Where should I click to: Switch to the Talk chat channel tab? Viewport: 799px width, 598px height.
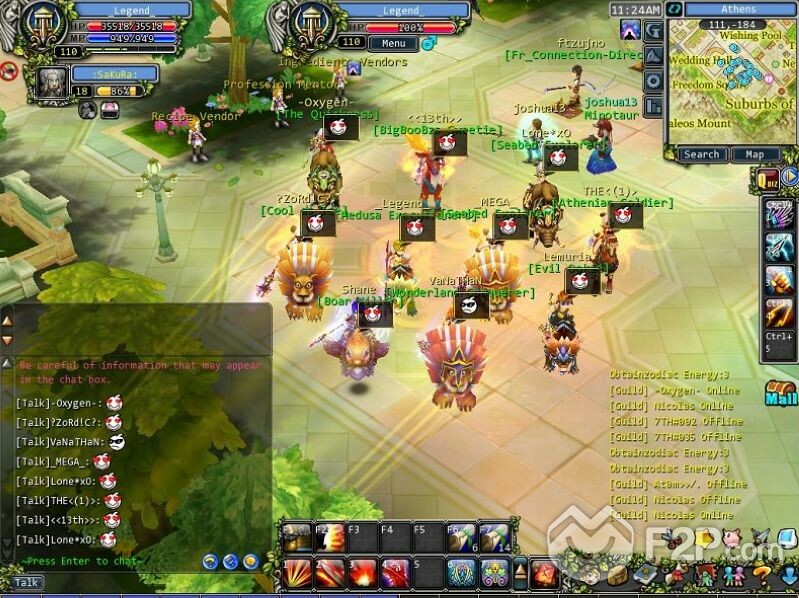click(x=26, y=582)
